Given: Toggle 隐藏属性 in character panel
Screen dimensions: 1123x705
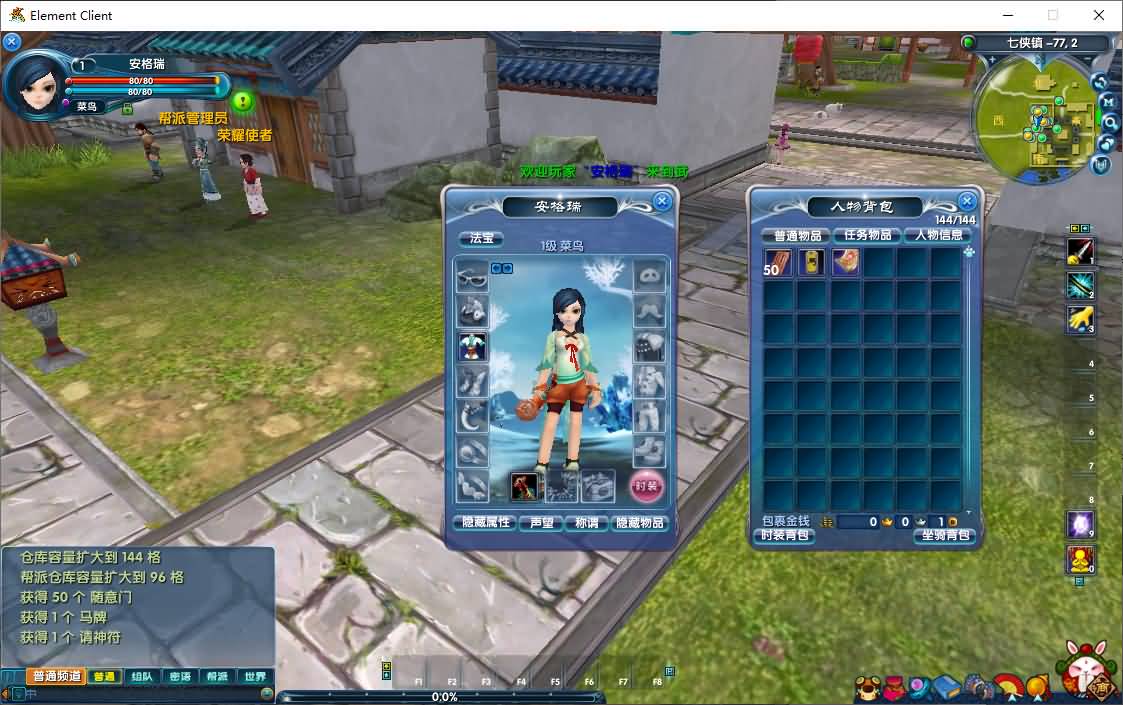Looking at the screenshot, I should 484,523.
